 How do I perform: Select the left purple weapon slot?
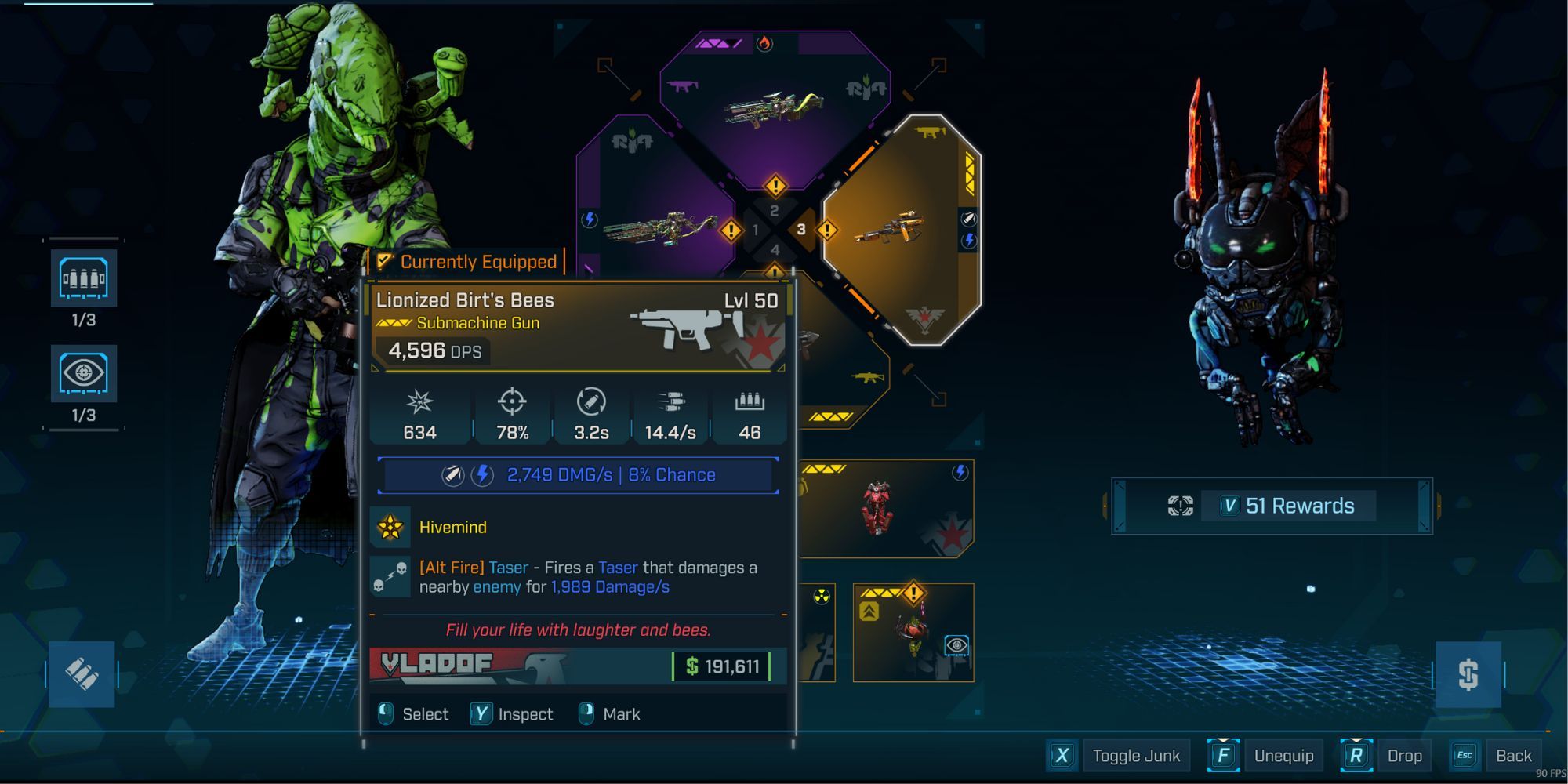click(659, 227)
